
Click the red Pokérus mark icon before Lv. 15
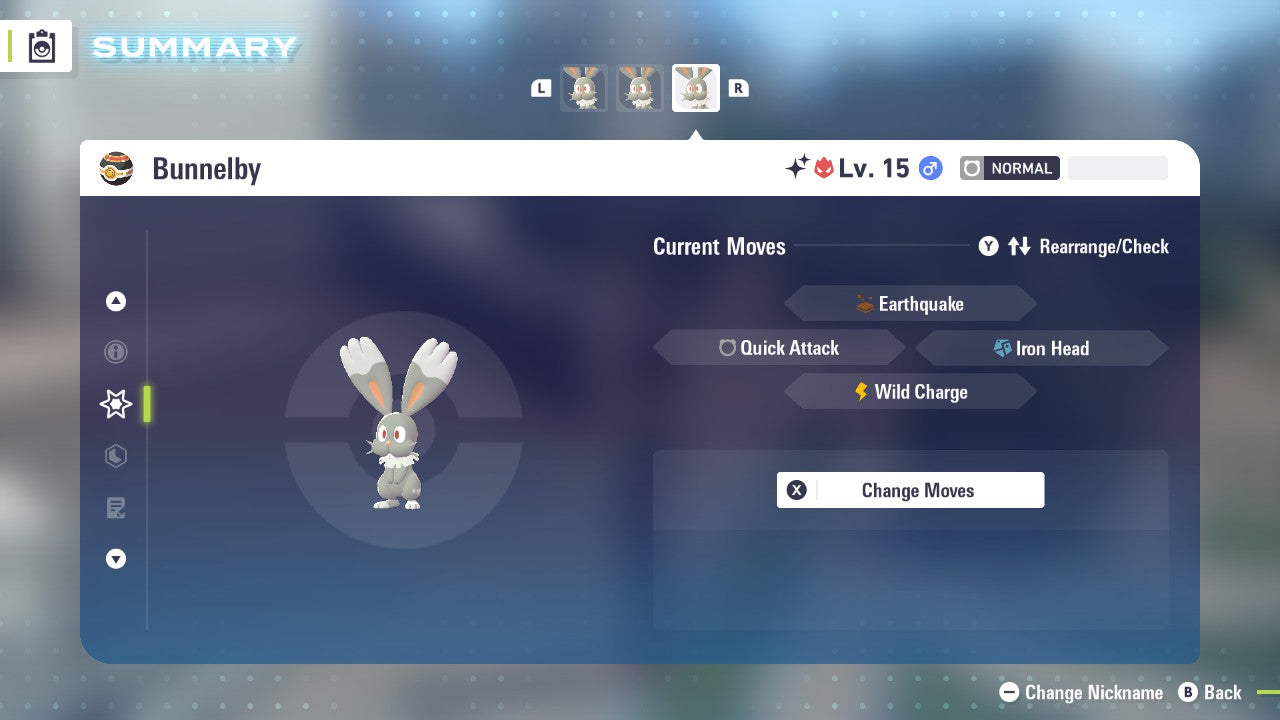(x=822, y=167)
